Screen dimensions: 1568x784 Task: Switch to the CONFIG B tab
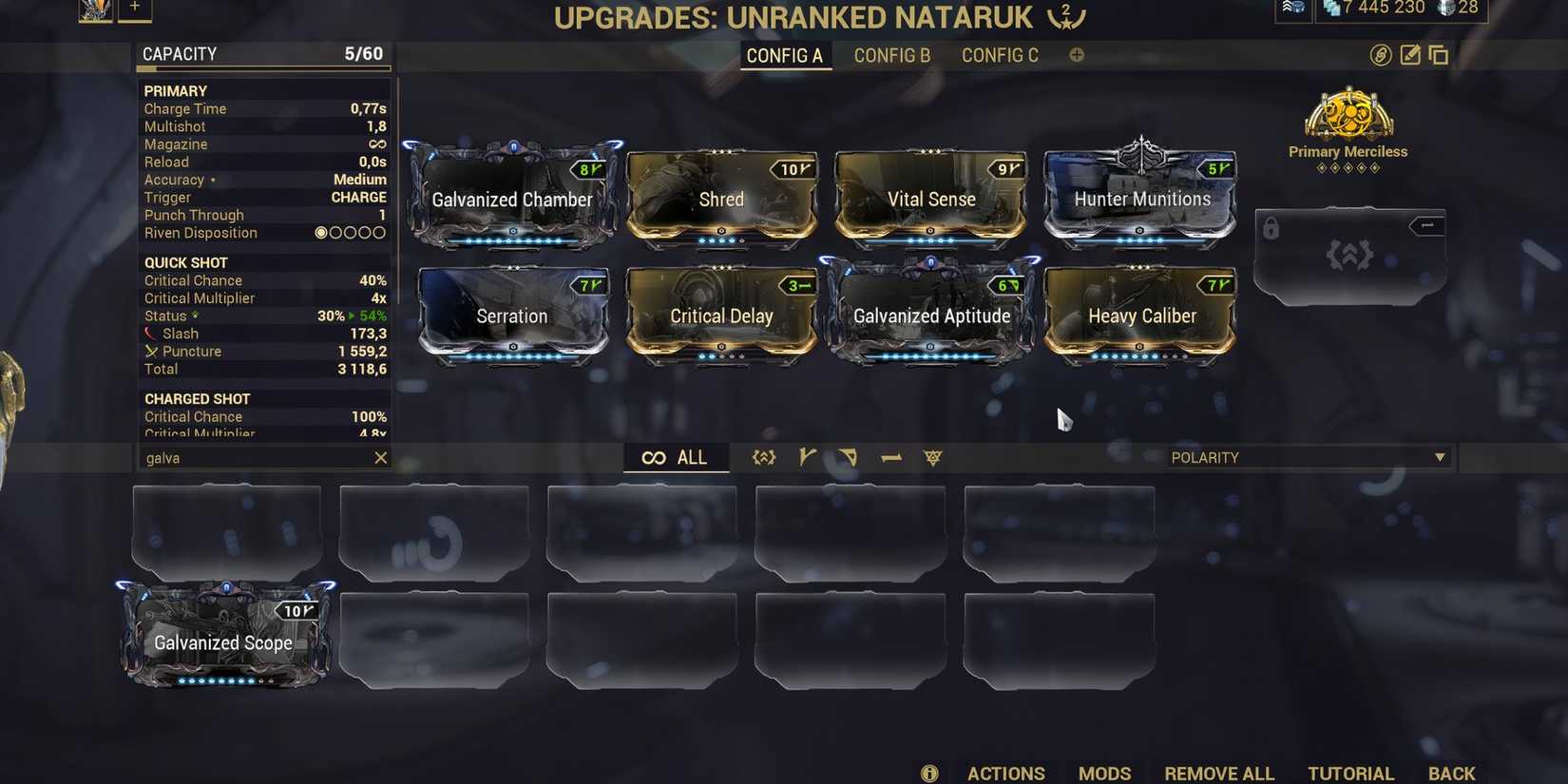click(891, 54)
